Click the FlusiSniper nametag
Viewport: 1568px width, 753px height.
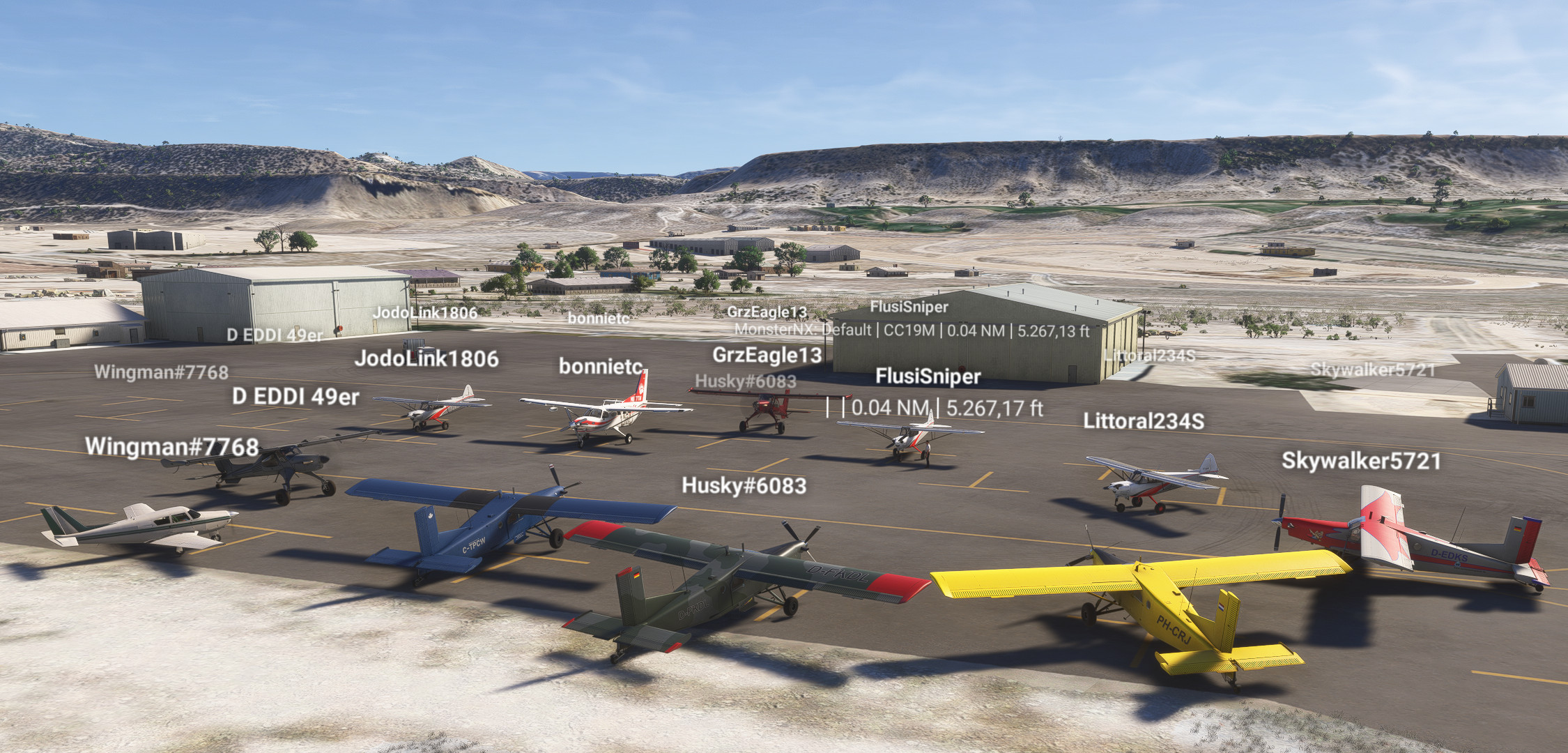(x=928, y=377)
